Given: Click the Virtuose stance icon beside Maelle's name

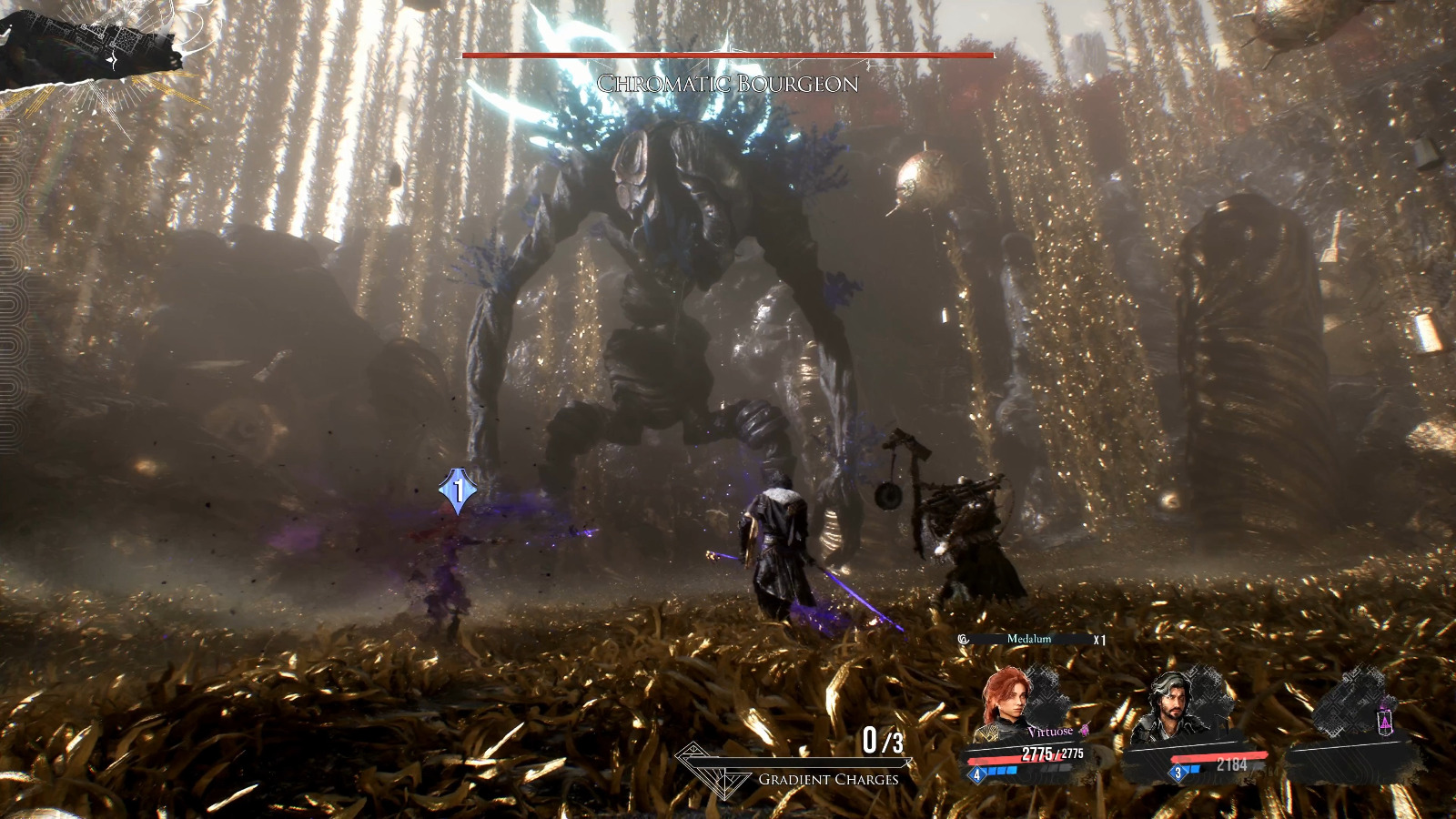Looking at the screenshot, I should click(x=1083, y=732).
